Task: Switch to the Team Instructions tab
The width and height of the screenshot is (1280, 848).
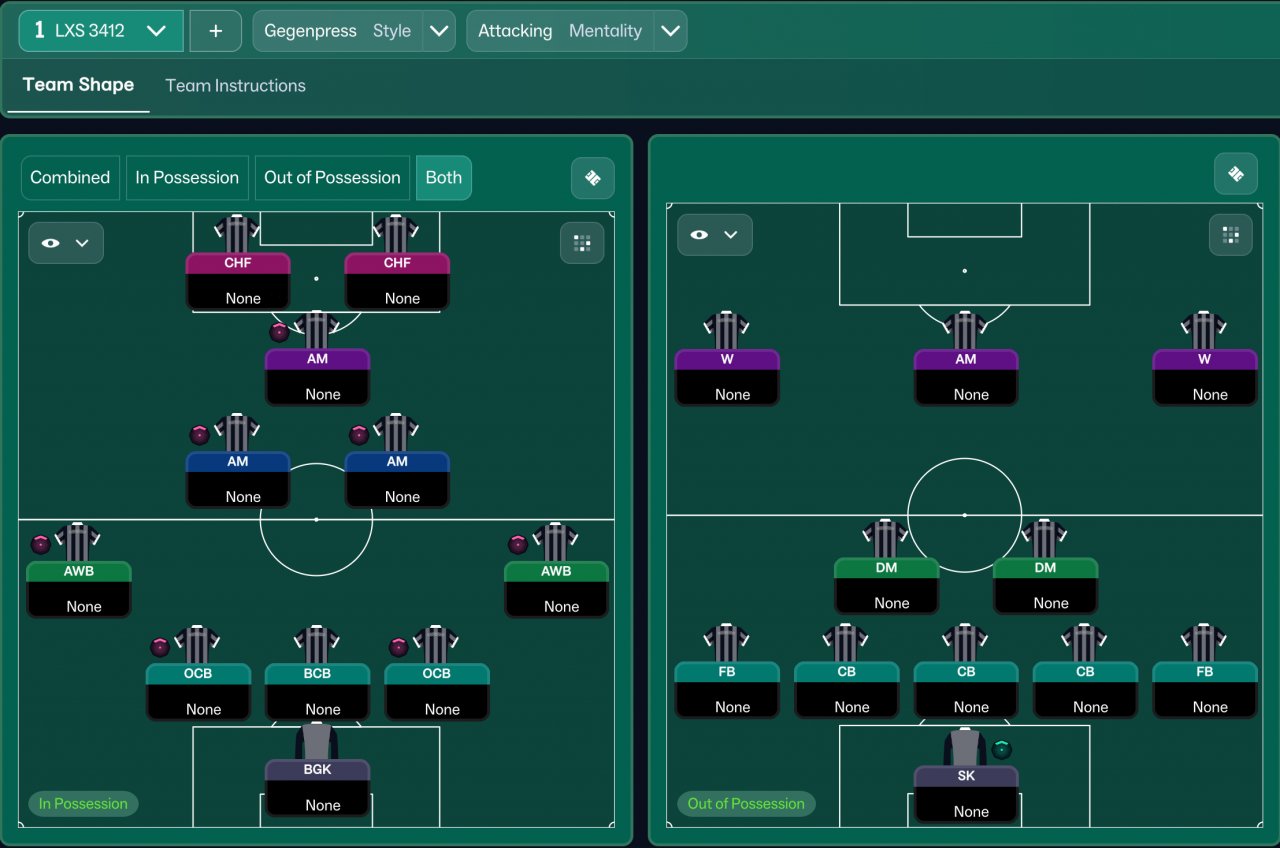Action: click(235, 86)
